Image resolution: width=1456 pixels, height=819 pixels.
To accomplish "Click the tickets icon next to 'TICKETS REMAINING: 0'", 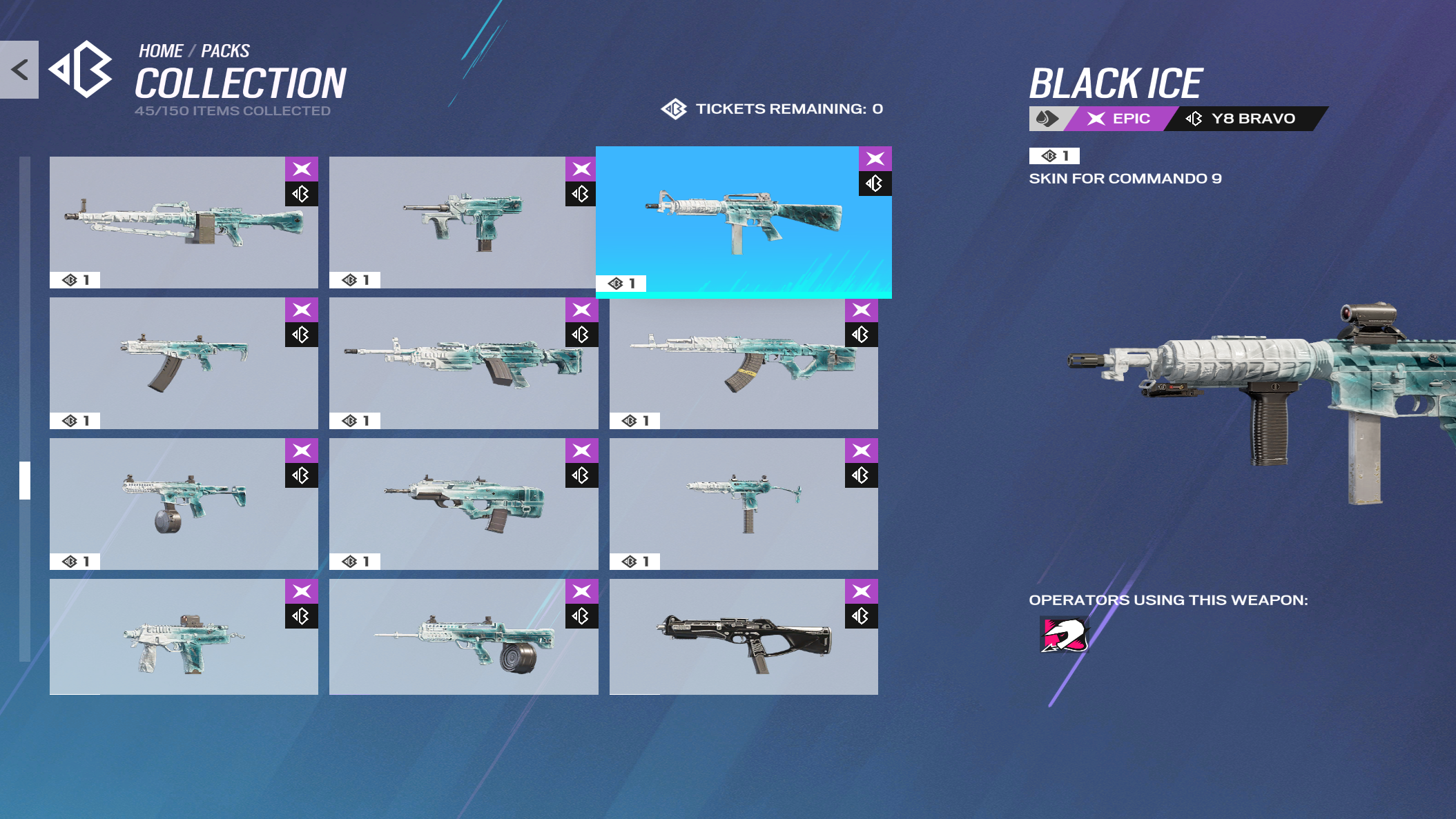I will (674, 108).
